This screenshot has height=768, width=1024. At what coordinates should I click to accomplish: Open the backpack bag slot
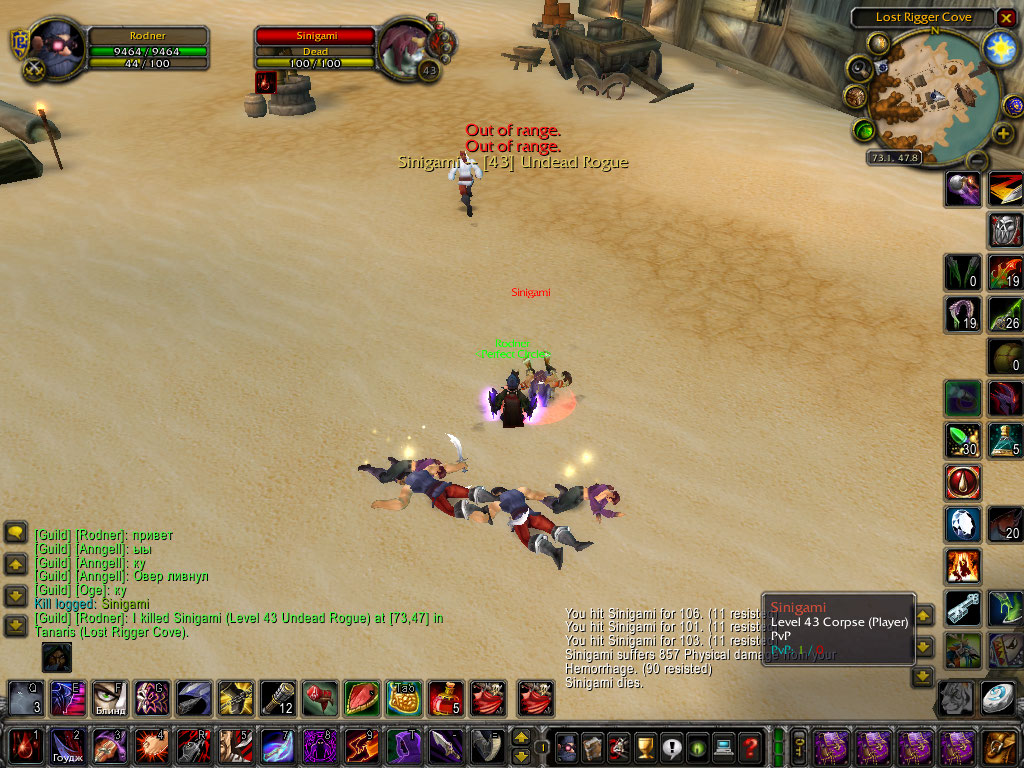click(x=999, y=746)
